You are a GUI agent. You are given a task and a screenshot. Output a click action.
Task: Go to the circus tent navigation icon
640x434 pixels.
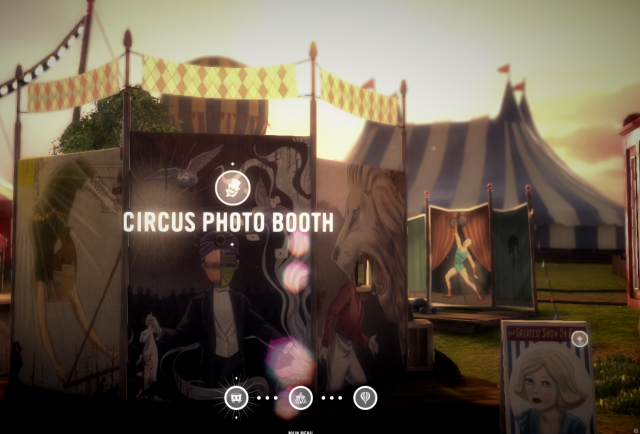tap(300, 398)
